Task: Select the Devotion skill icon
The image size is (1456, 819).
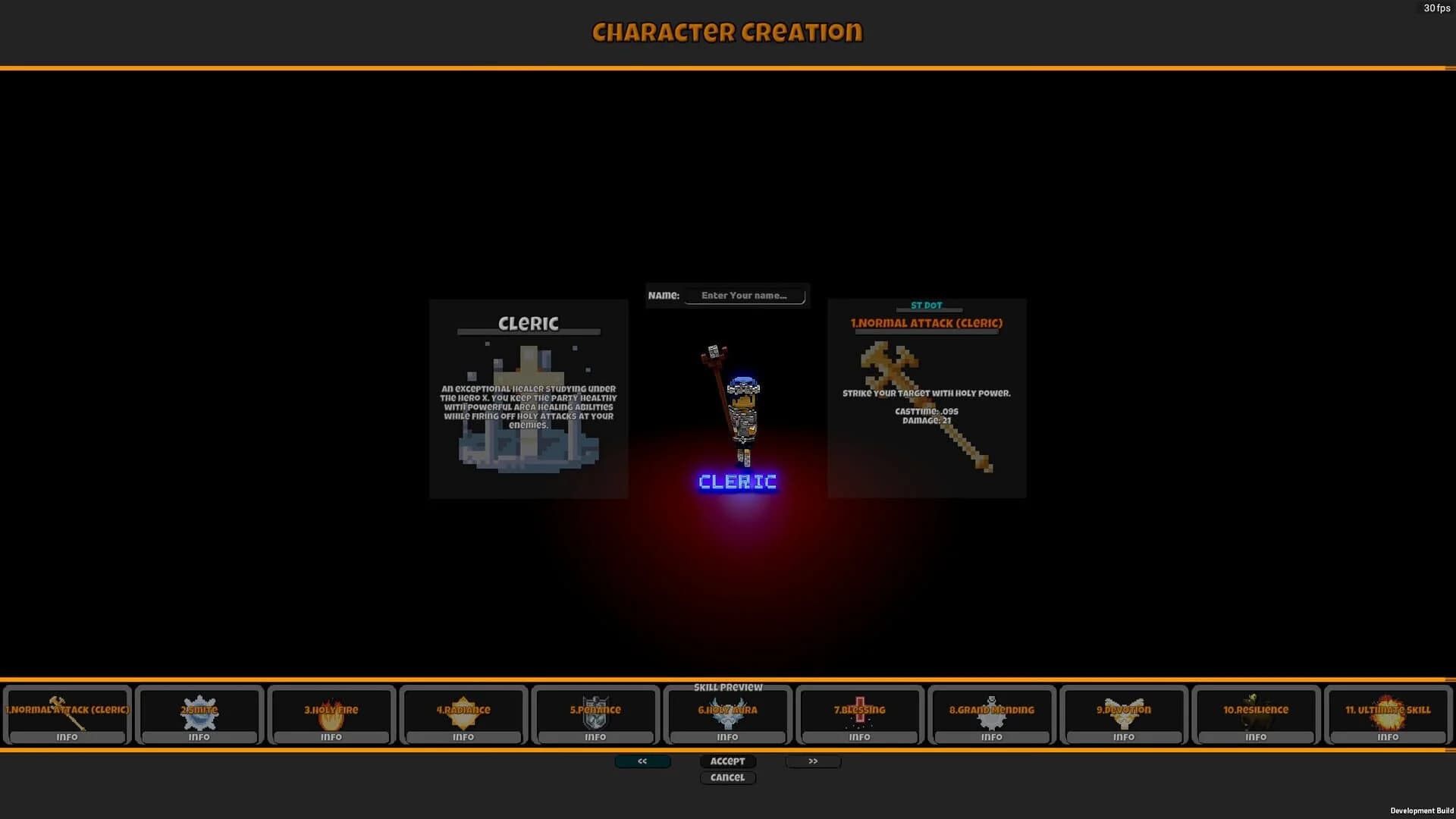Action: (1124, 711)
